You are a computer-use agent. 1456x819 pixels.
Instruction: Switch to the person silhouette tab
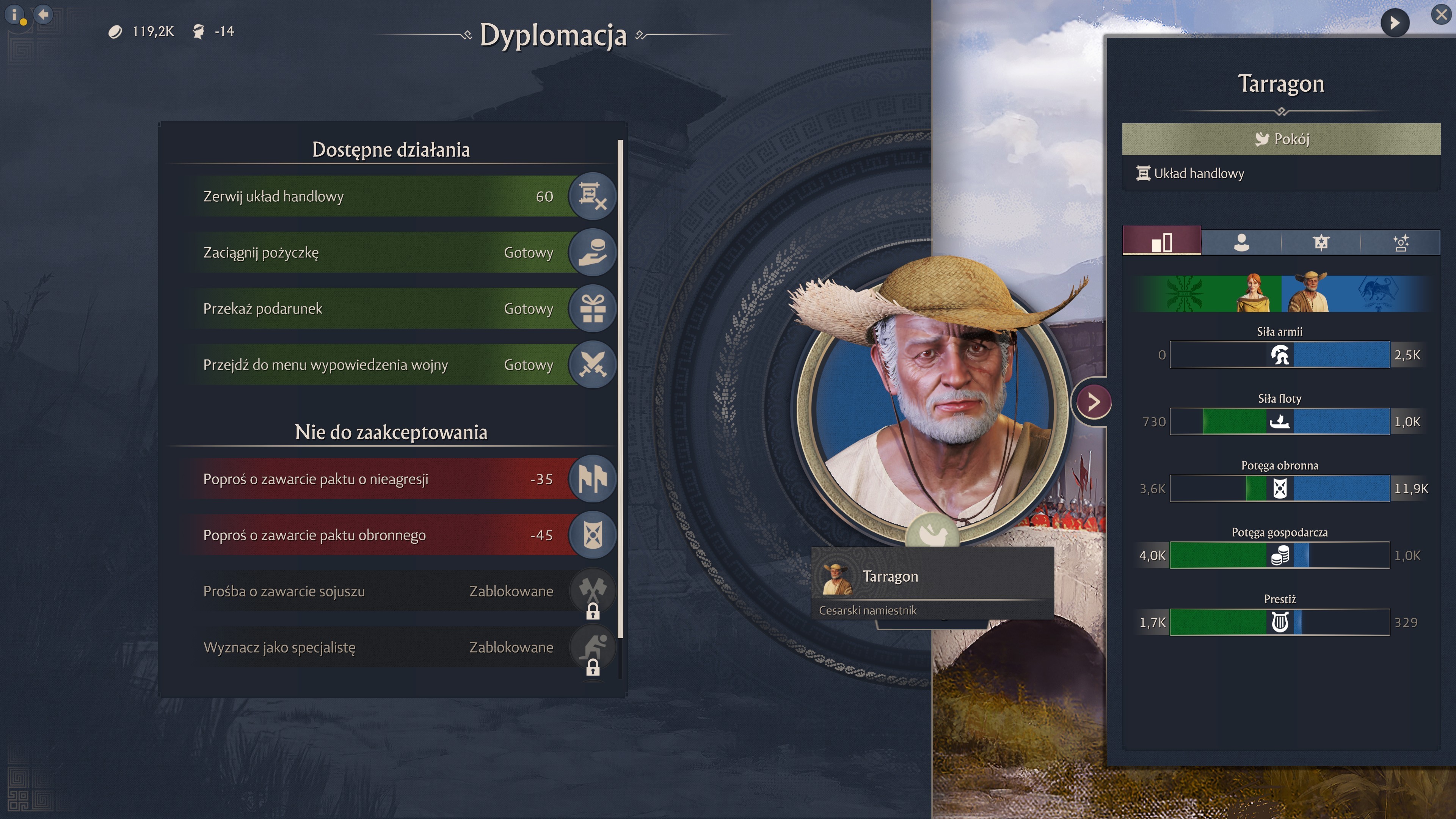pyautogui.click(x=1241, y=243)
